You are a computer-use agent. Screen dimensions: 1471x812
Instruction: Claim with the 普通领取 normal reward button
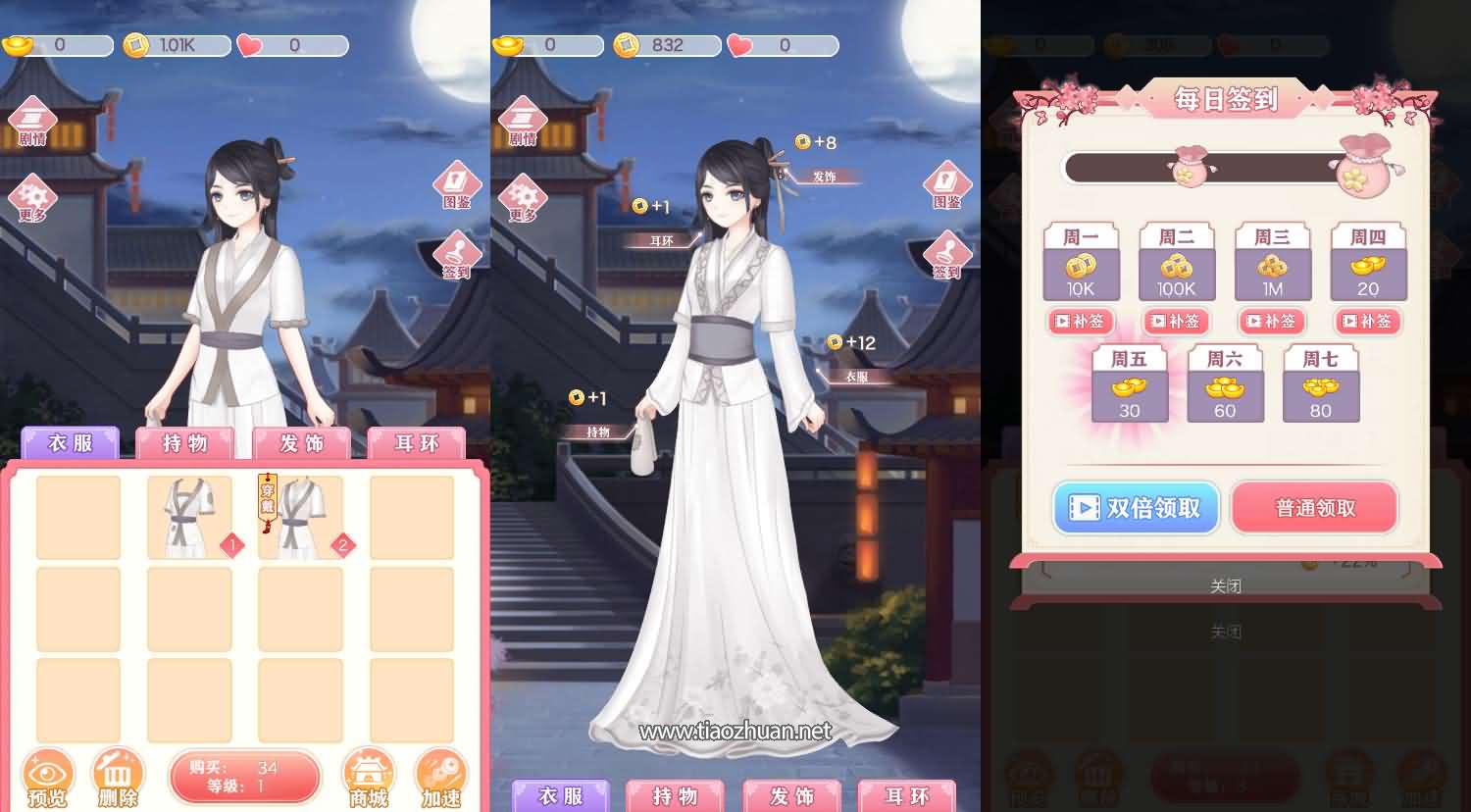tap(1314, 508)
